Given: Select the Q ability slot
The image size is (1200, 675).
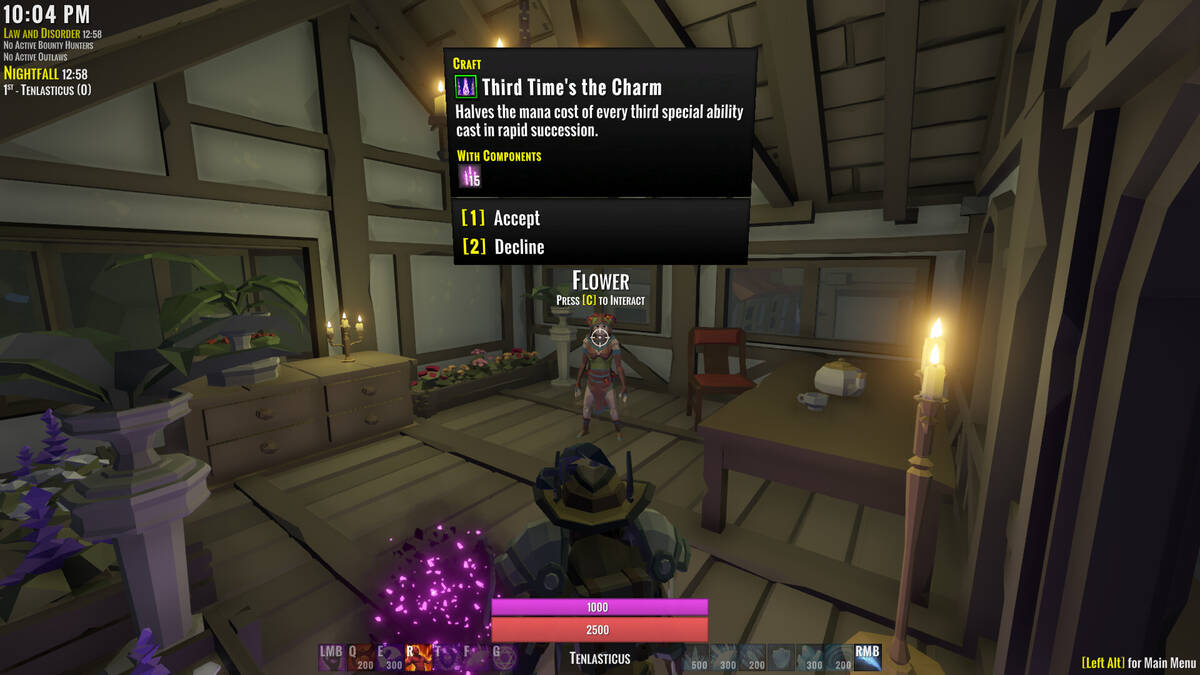Looking at the screenshot, I should [x=360, y=656].
